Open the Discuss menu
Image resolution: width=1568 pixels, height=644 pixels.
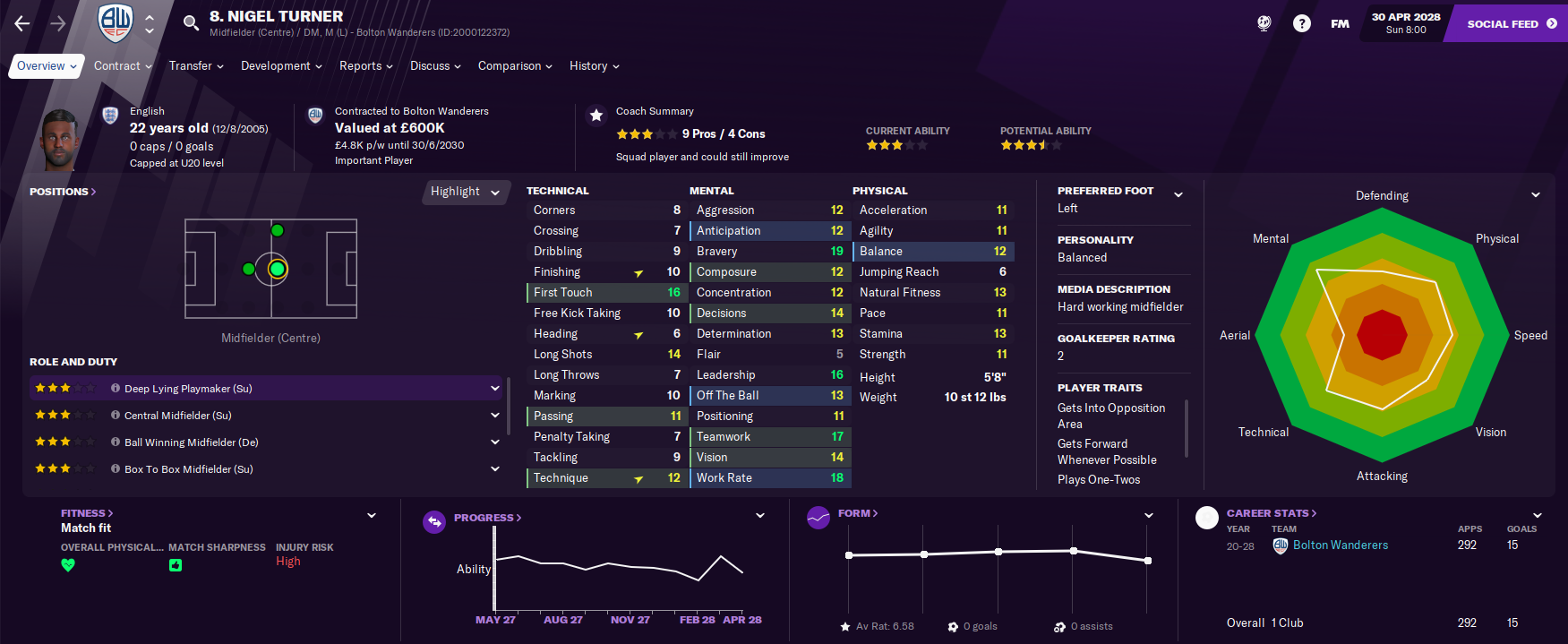point(435,66)
